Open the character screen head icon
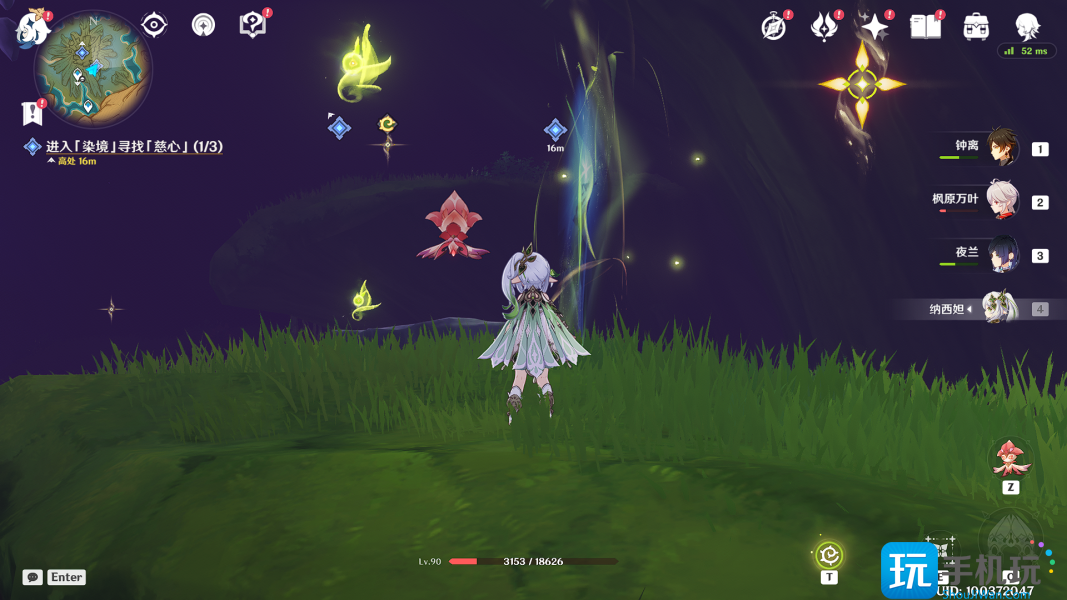 click(1027, 27)
